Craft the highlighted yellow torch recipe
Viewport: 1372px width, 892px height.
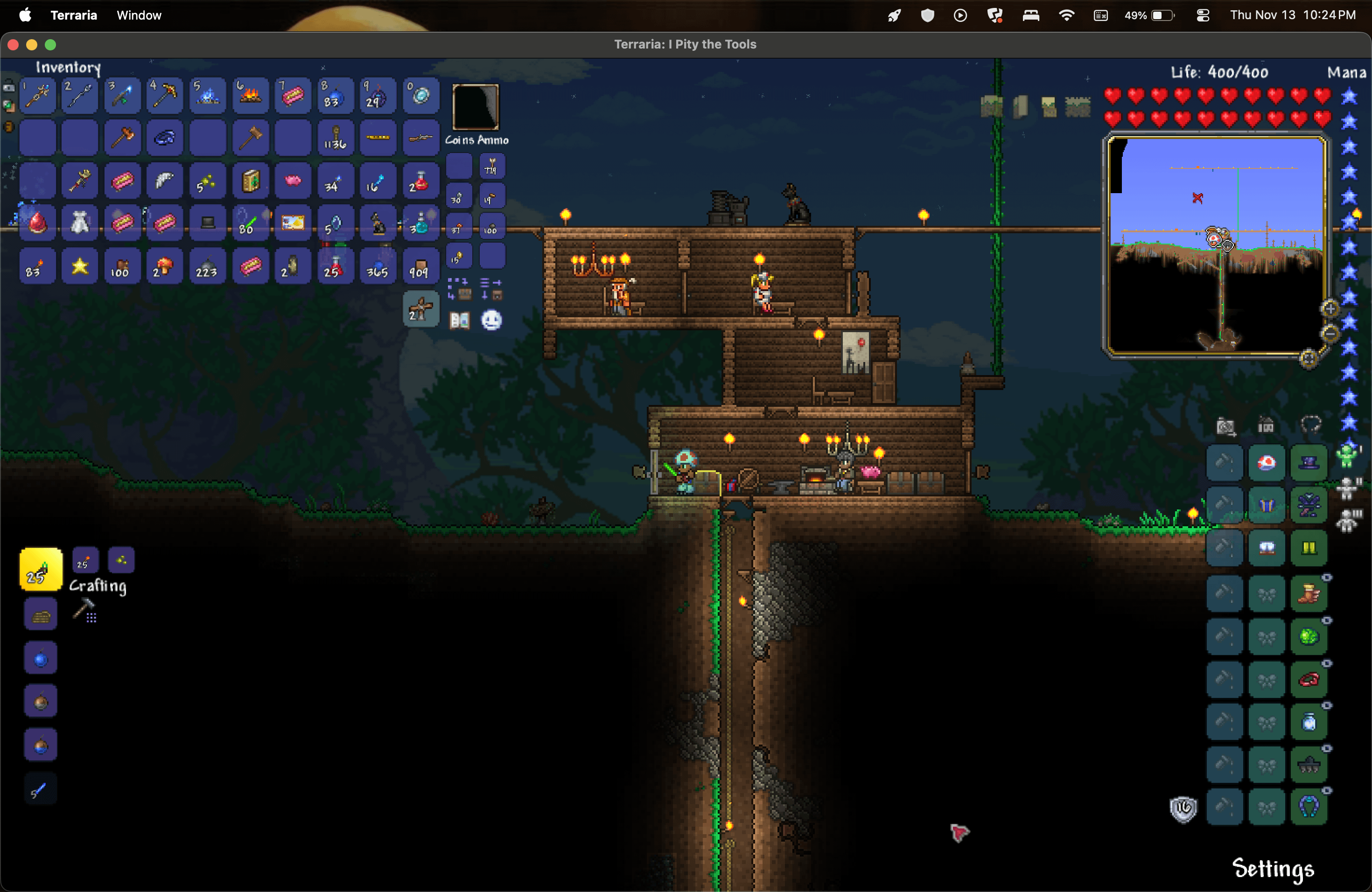point(40,569)
